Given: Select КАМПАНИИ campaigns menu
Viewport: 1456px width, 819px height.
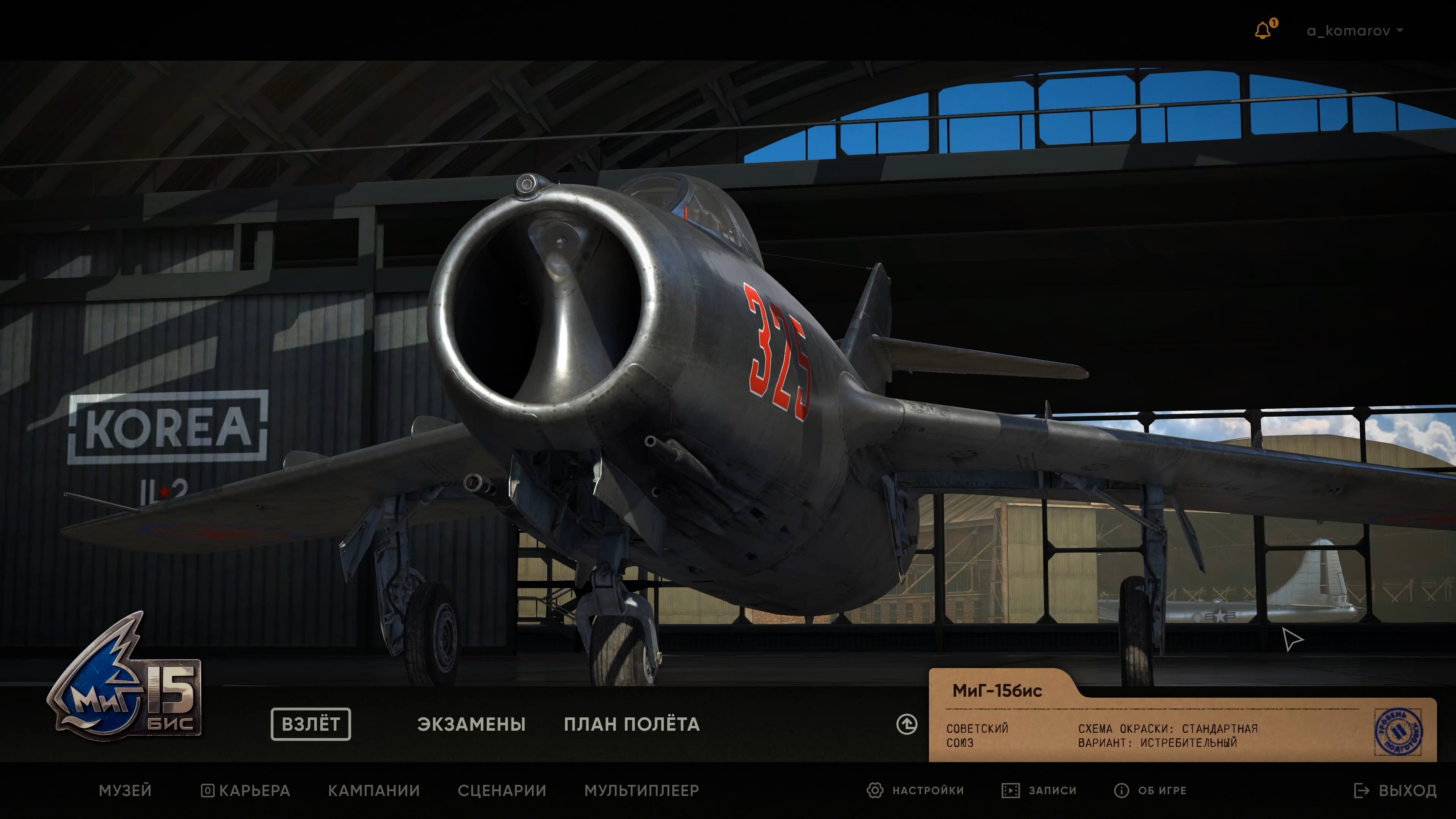Looking at the screenshot, I should coord(373,790).
